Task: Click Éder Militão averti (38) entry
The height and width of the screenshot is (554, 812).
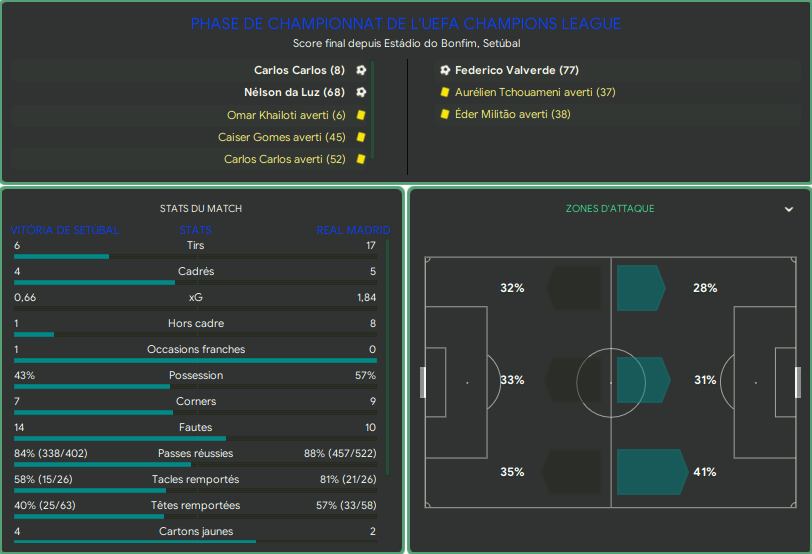Action: (512, 114)
